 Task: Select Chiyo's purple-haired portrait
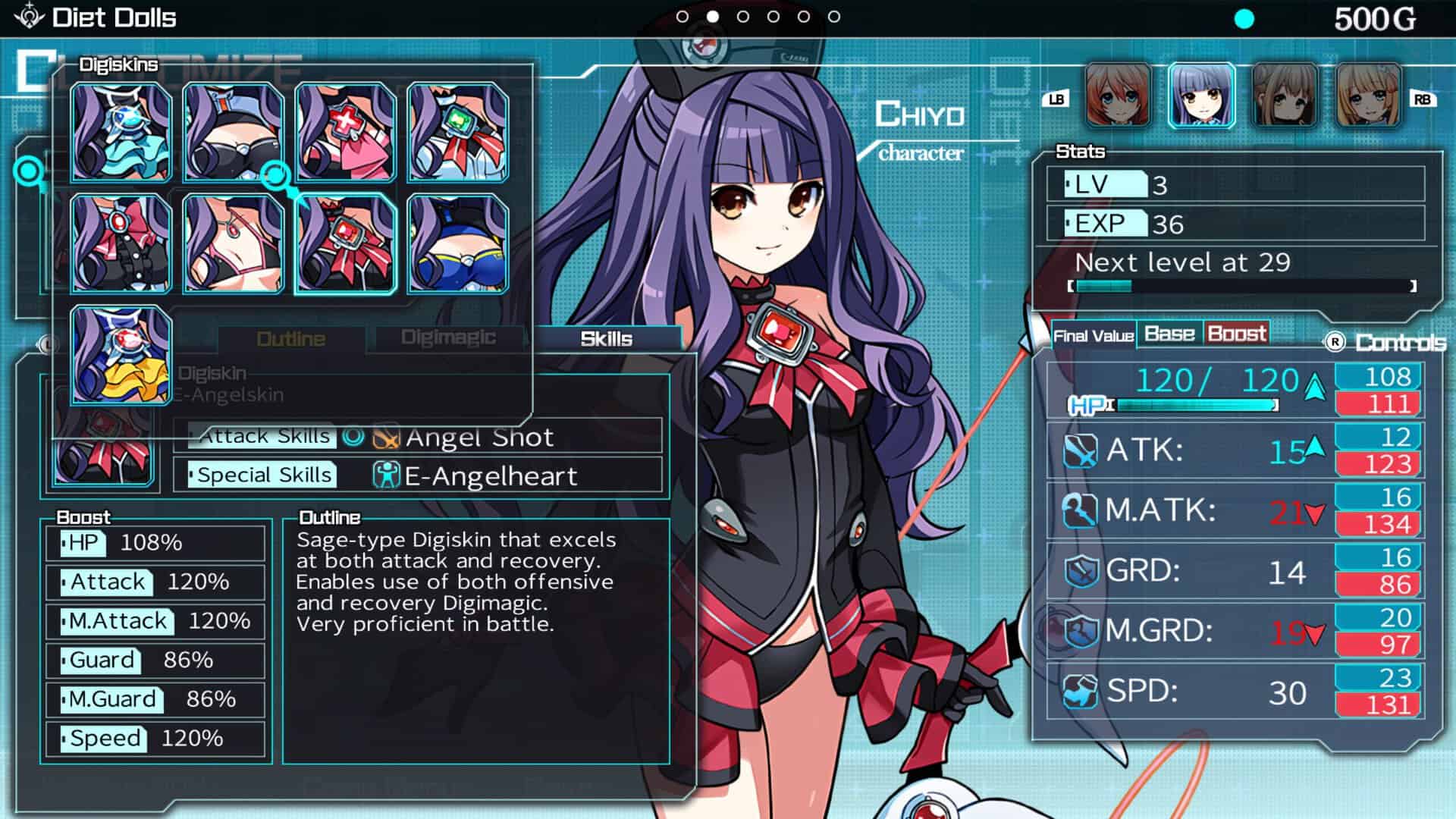[1201, 96]
